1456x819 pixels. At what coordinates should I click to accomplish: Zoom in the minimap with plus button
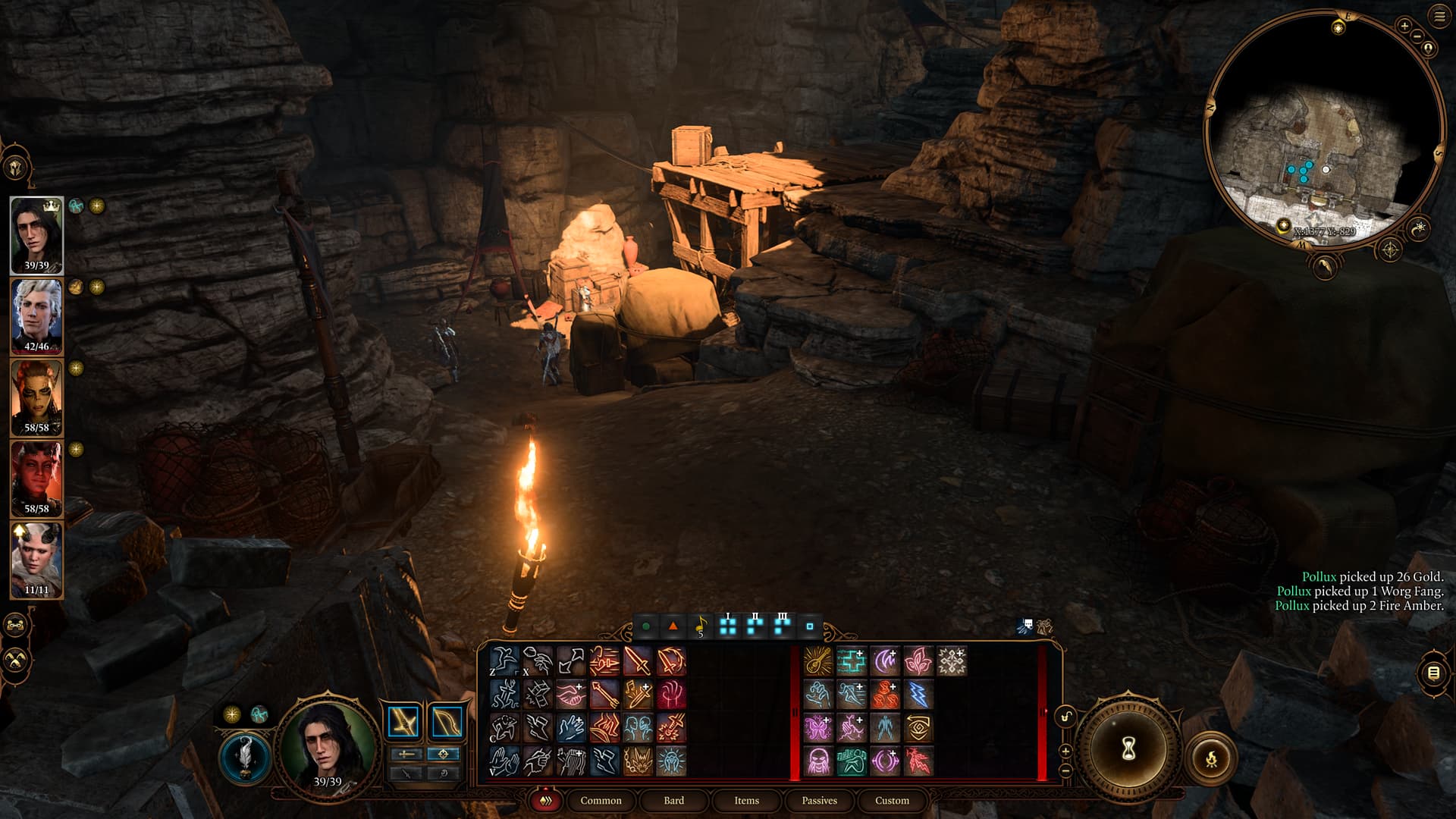pos(1404,26)
